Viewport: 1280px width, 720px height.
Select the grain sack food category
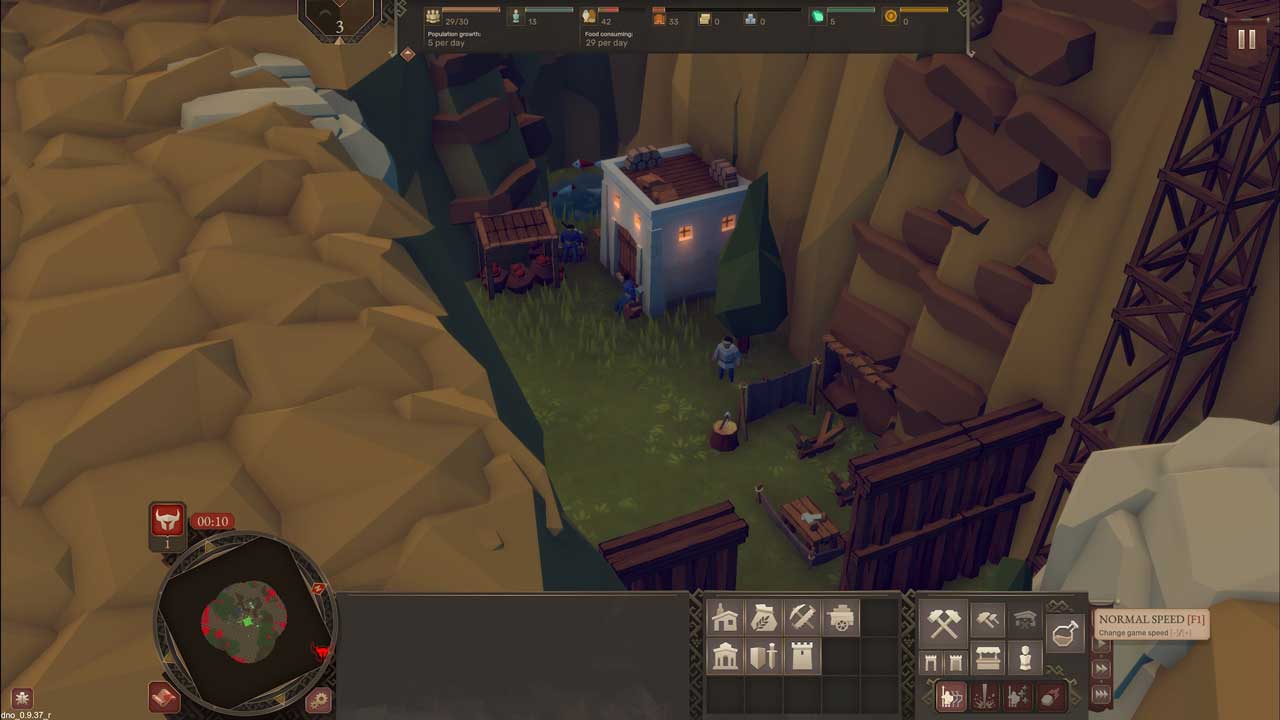tap(764, 619)
